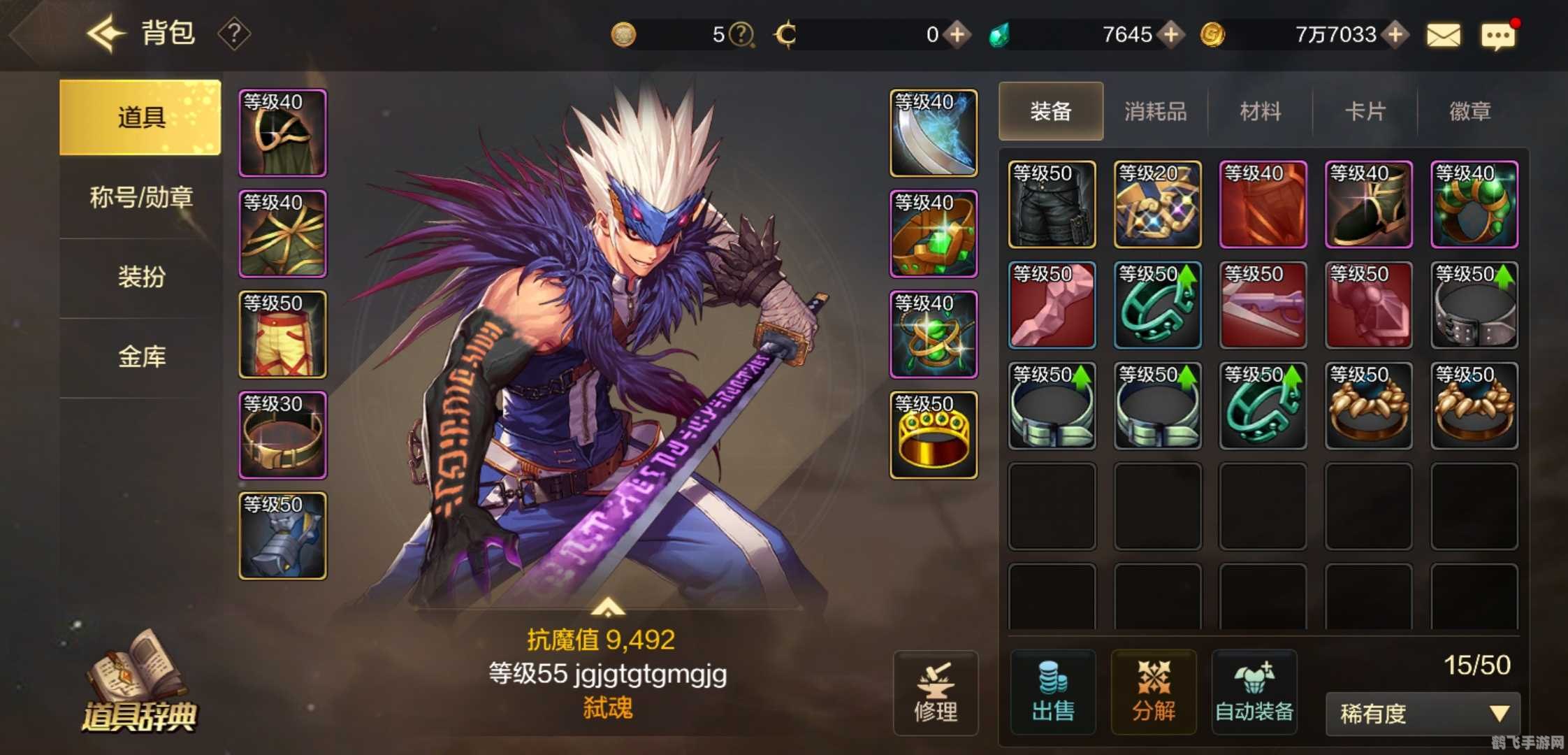Open the mail inbox icon
The width and height of the screenshot is (1568, 755).
(x=1444, y=34)
